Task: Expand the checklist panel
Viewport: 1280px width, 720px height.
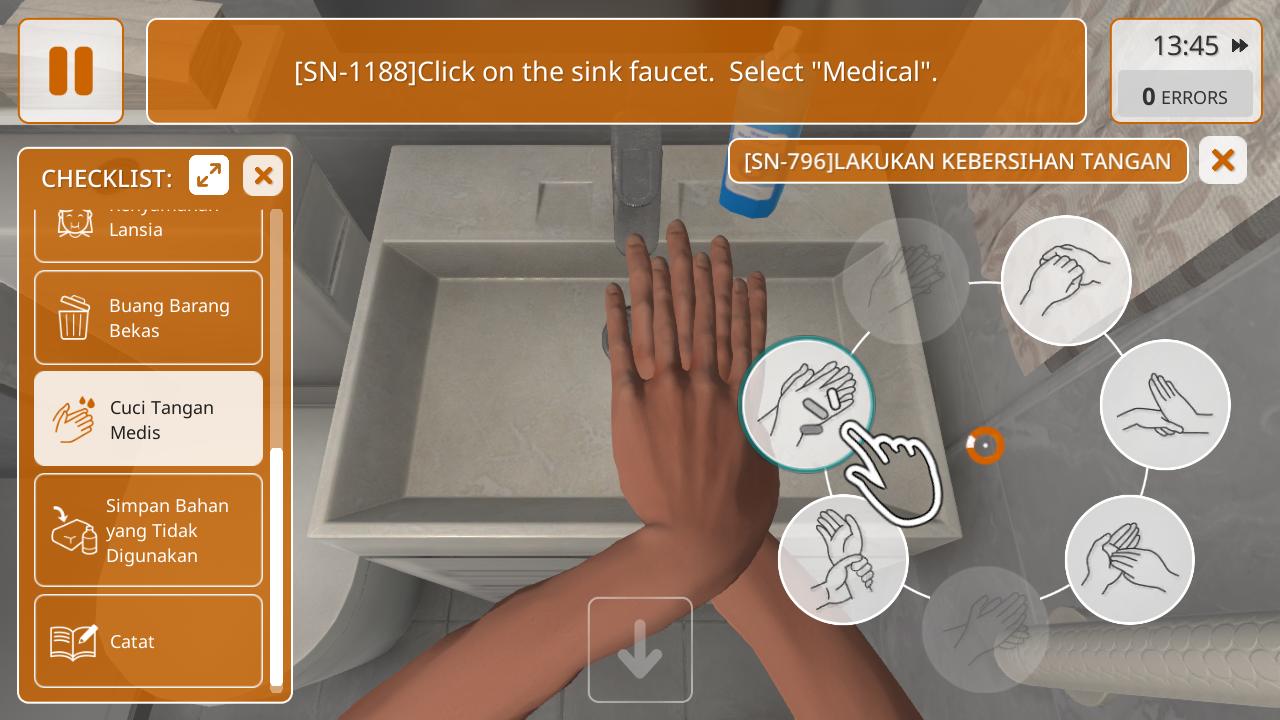Action: coord(209,176)
